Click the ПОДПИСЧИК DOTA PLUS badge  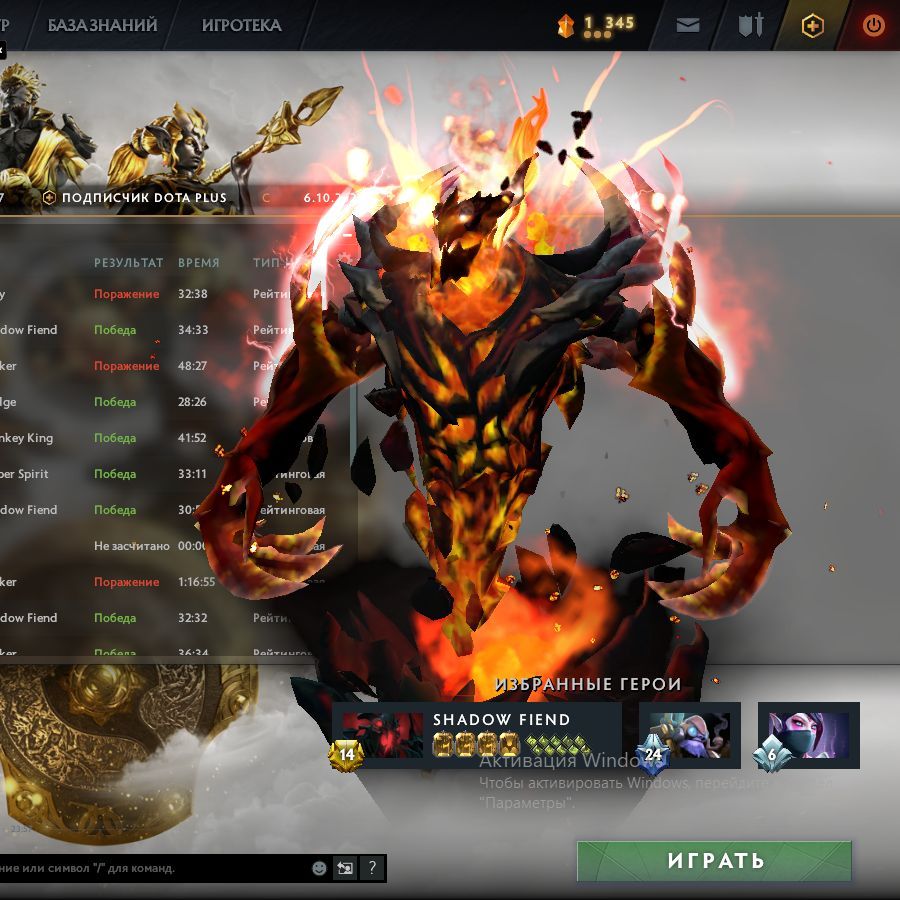pos(135,198)
